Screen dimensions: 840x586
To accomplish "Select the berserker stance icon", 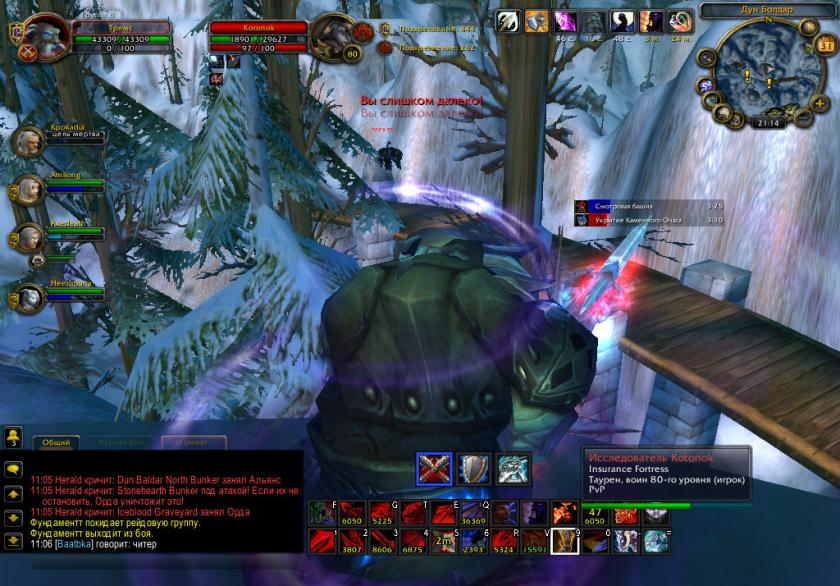I will [511, 469].
